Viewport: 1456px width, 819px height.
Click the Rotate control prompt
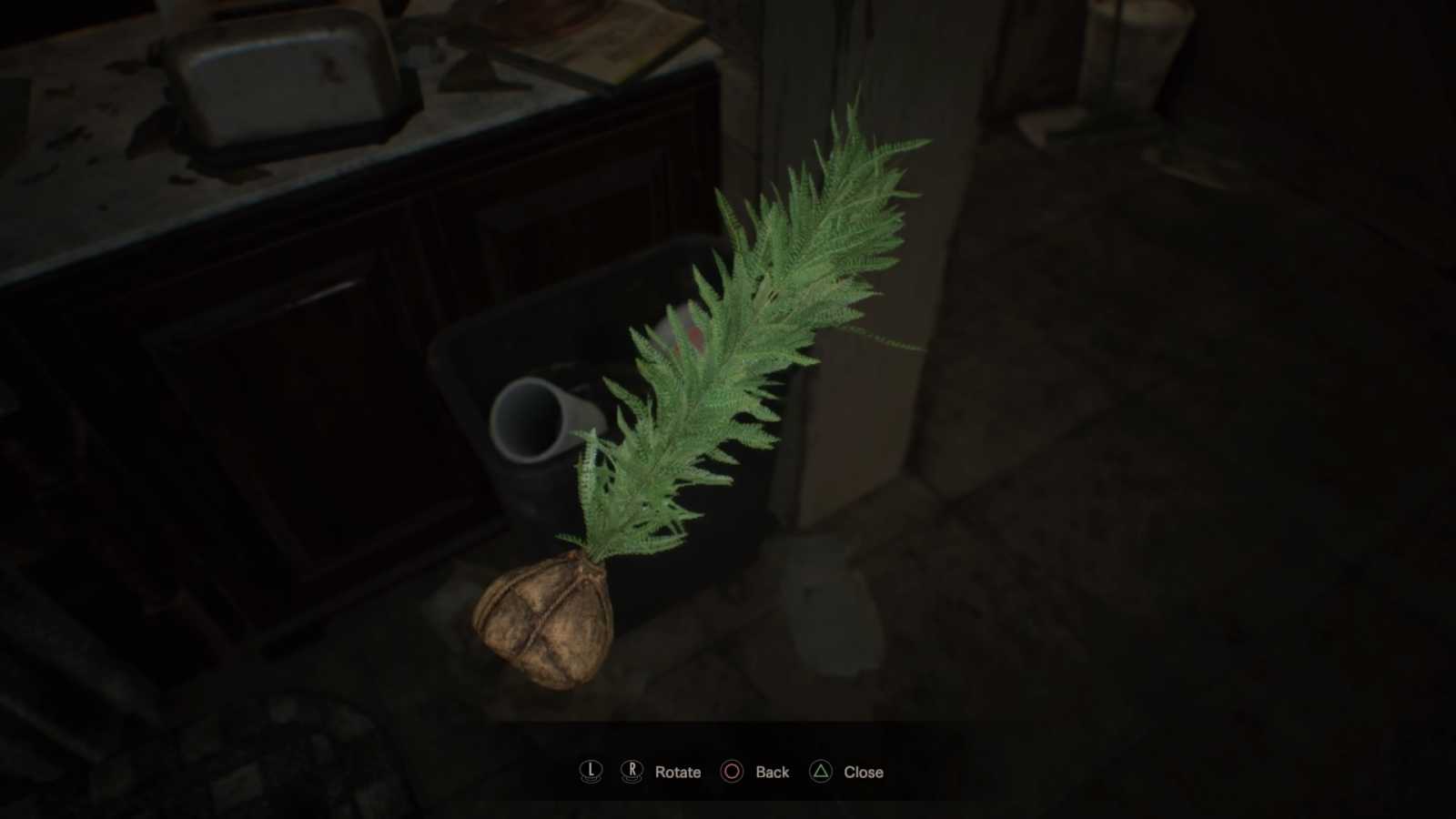[x=678, y=771]
